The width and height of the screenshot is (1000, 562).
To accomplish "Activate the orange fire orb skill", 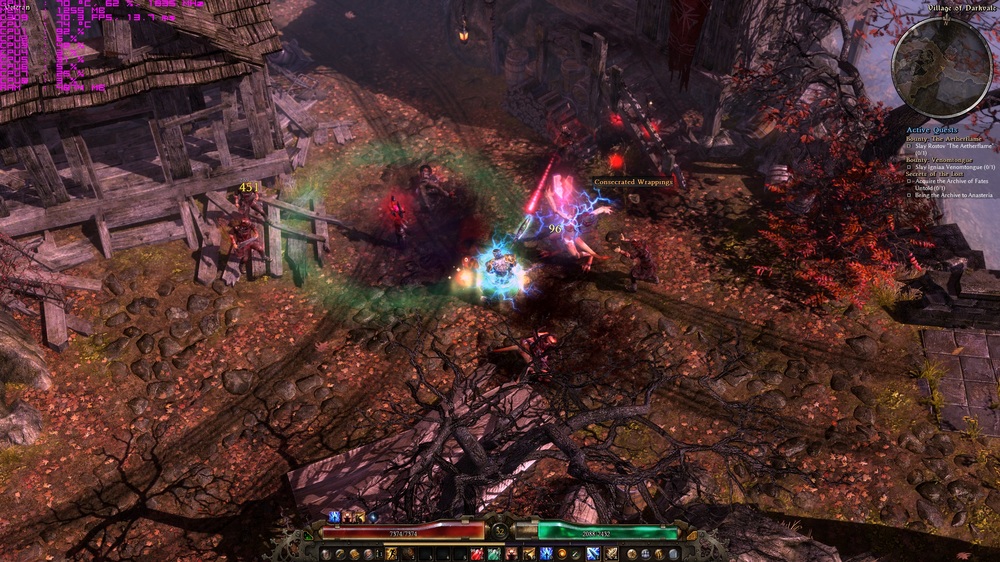I will pos(562,554).
